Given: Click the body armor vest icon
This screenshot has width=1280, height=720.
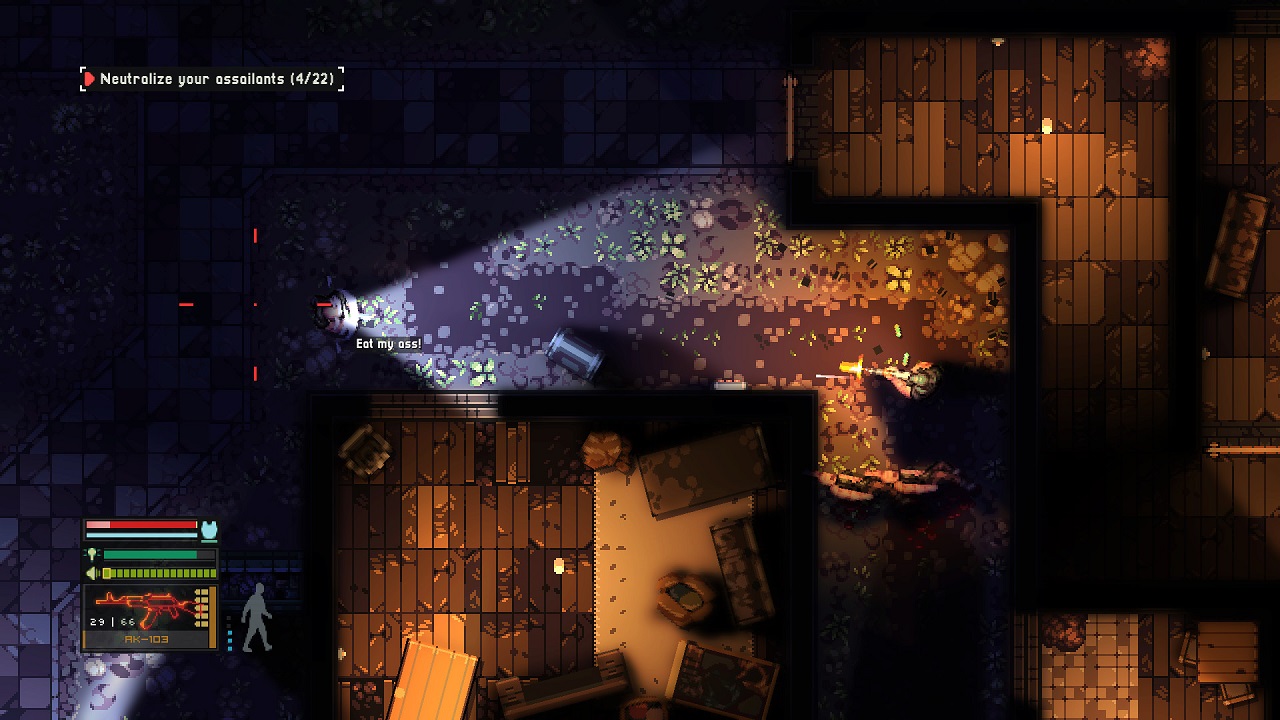Looking at the screenshot, I should [x=209, y=529].
